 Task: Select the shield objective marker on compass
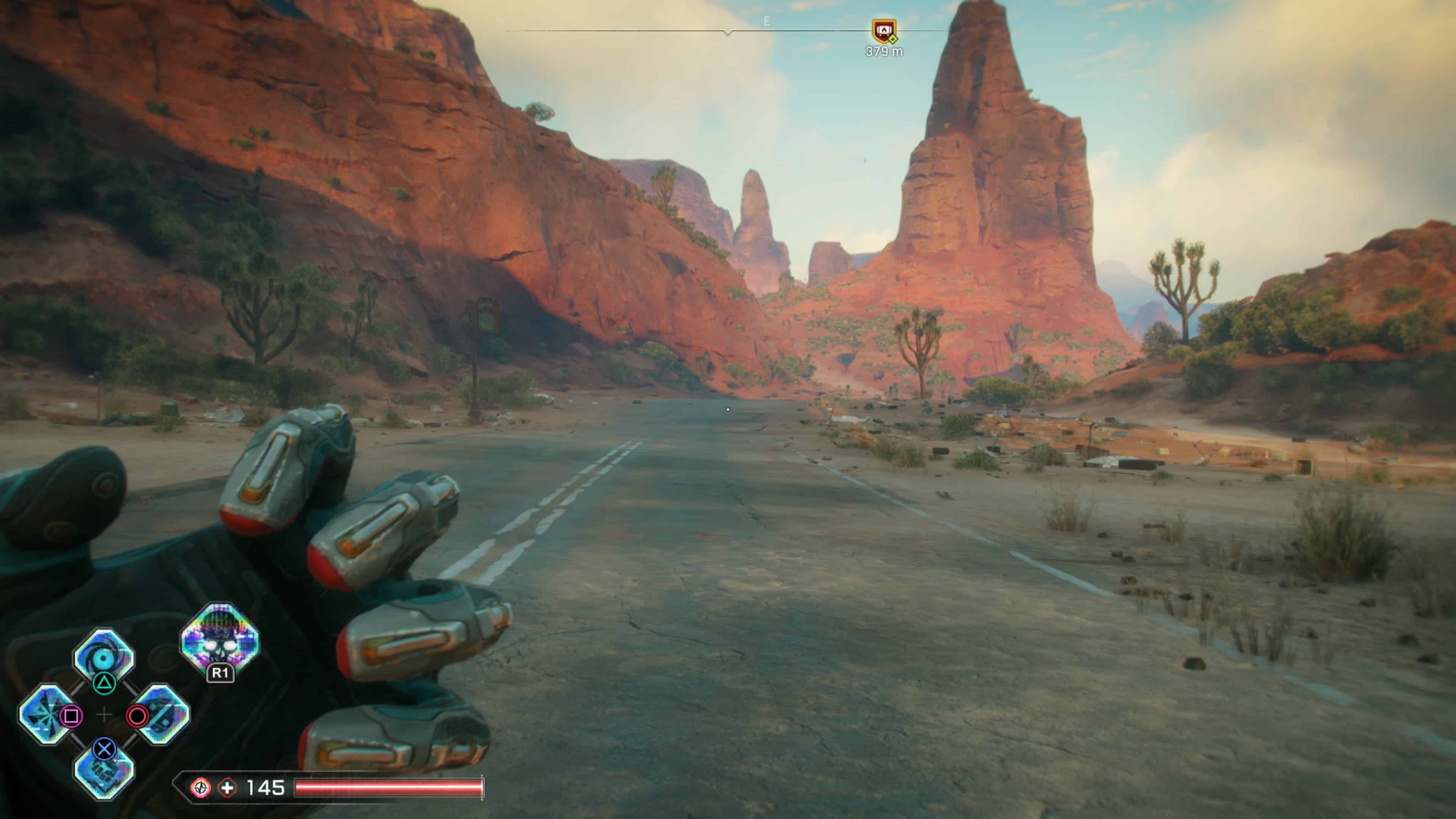click(x=883, y=31)
